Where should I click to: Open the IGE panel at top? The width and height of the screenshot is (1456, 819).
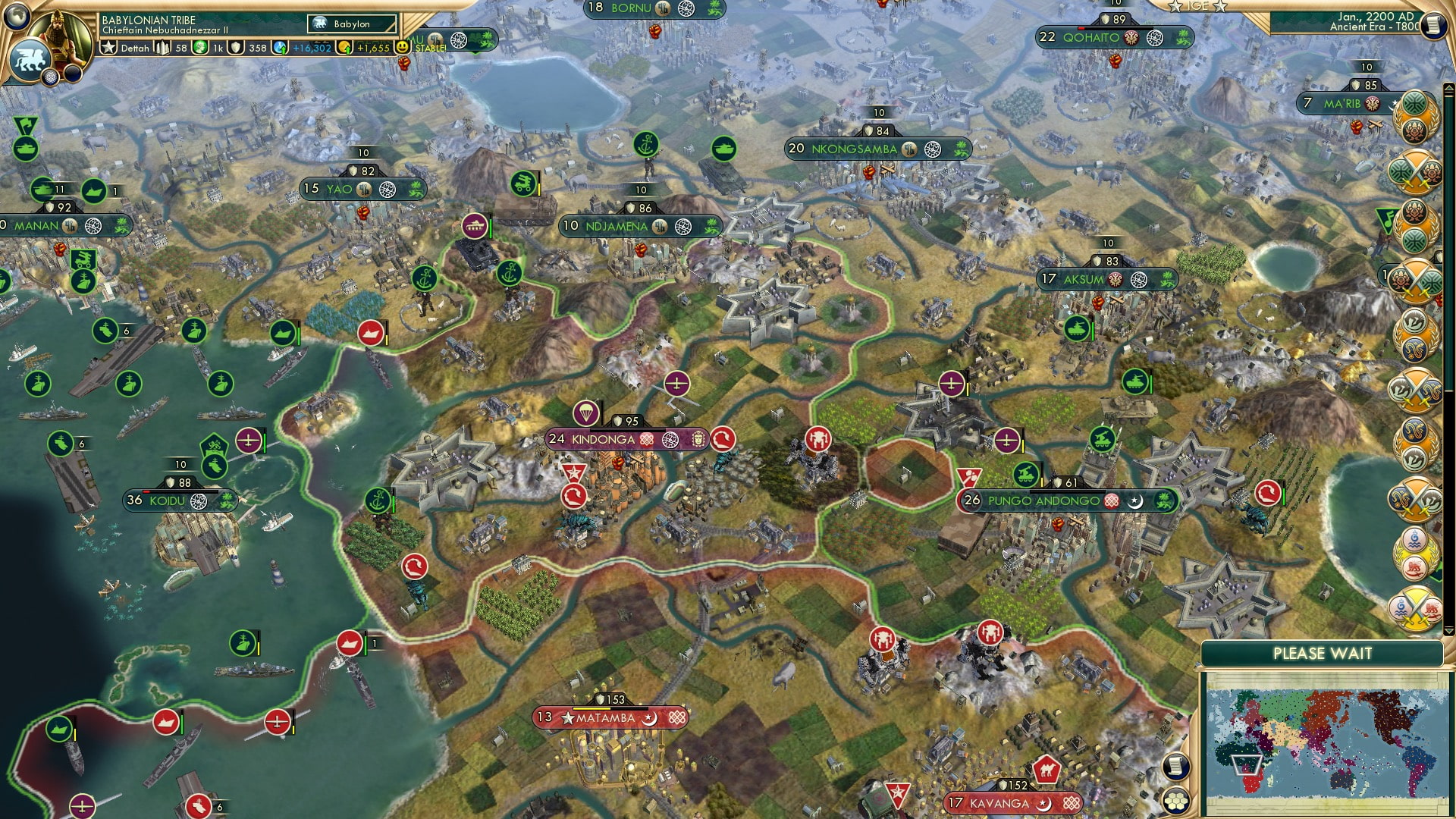[x=1197, y=6]
